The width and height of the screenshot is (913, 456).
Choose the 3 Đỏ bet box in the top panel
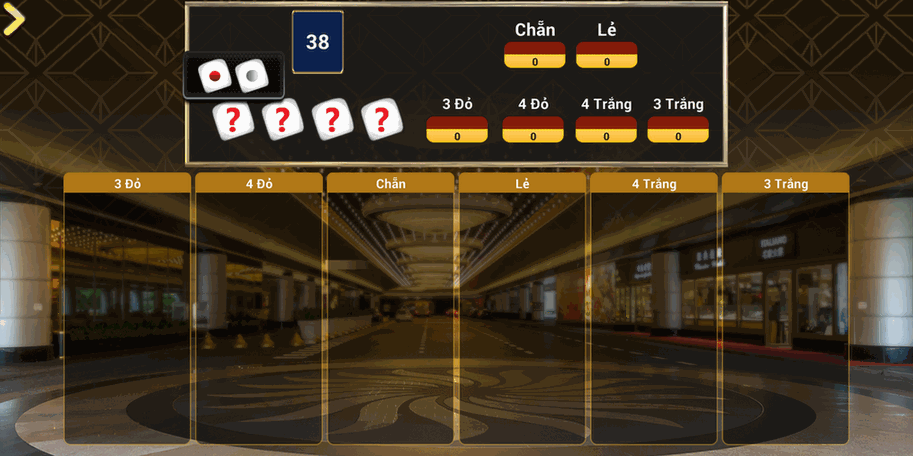click(457, 129)
